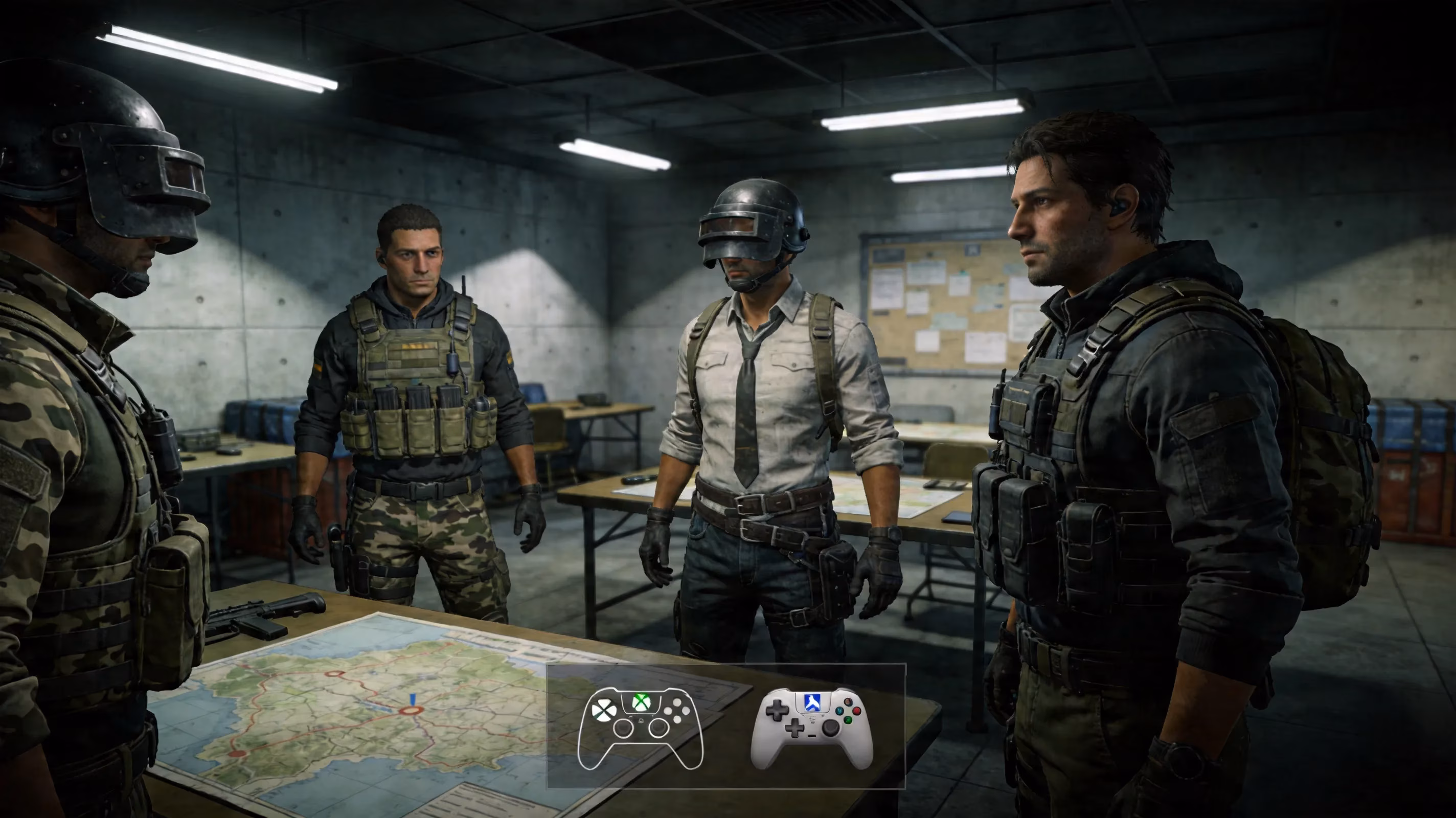
Task: Click the right stick of the outlined Xbox controller
Action: (x=659, y=729)
